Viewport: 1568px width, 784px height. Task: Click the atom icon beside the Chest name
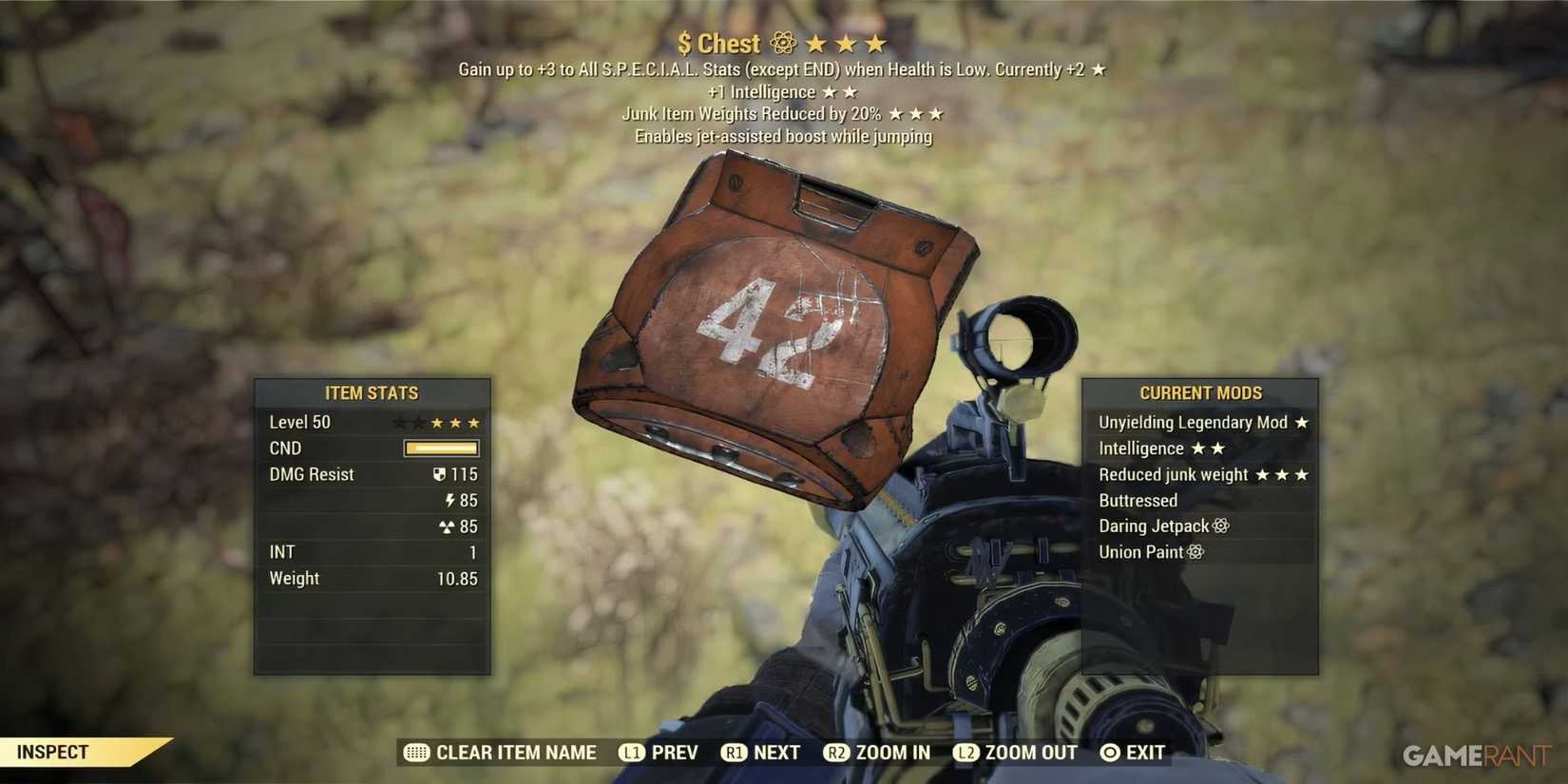pyautogui.click(x=781, y=43)
